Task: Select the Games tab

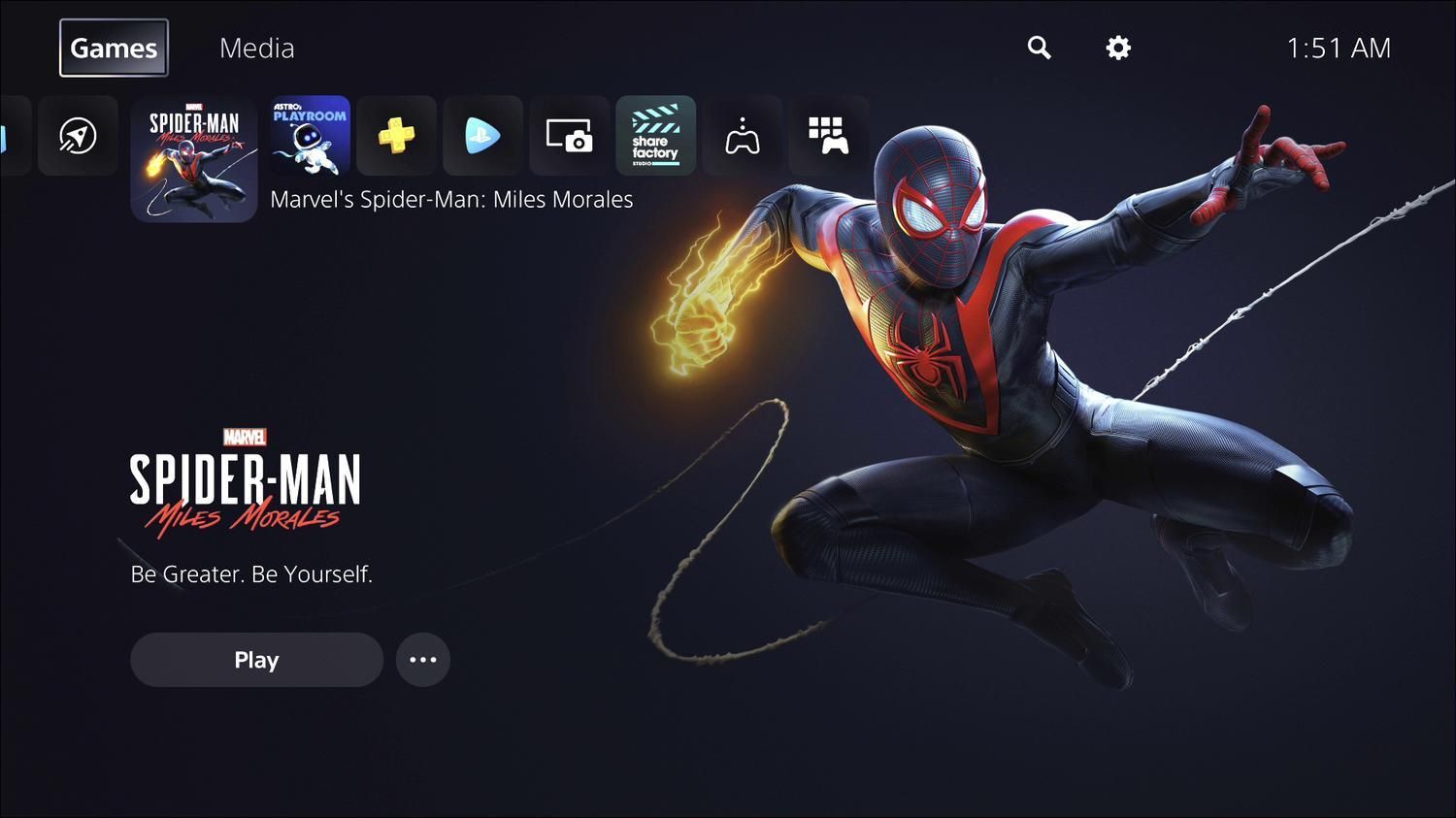Action: [113, 47]
